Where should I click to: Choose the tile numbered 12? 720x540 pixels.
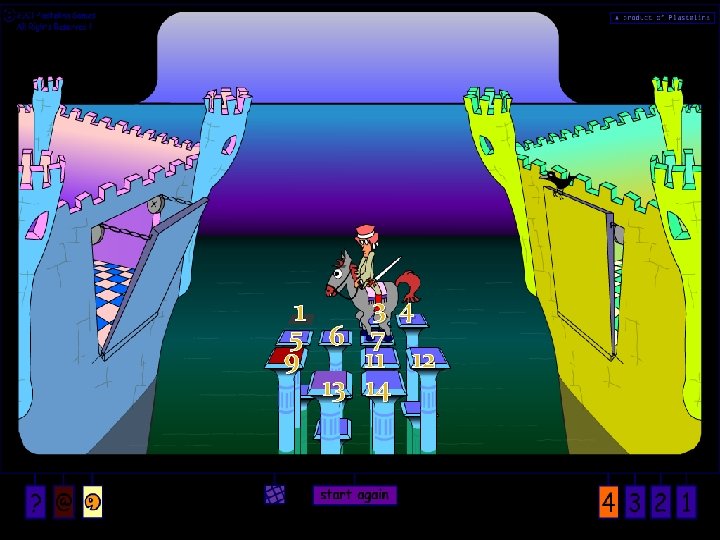pyautogui.click(x=425, y=360)
